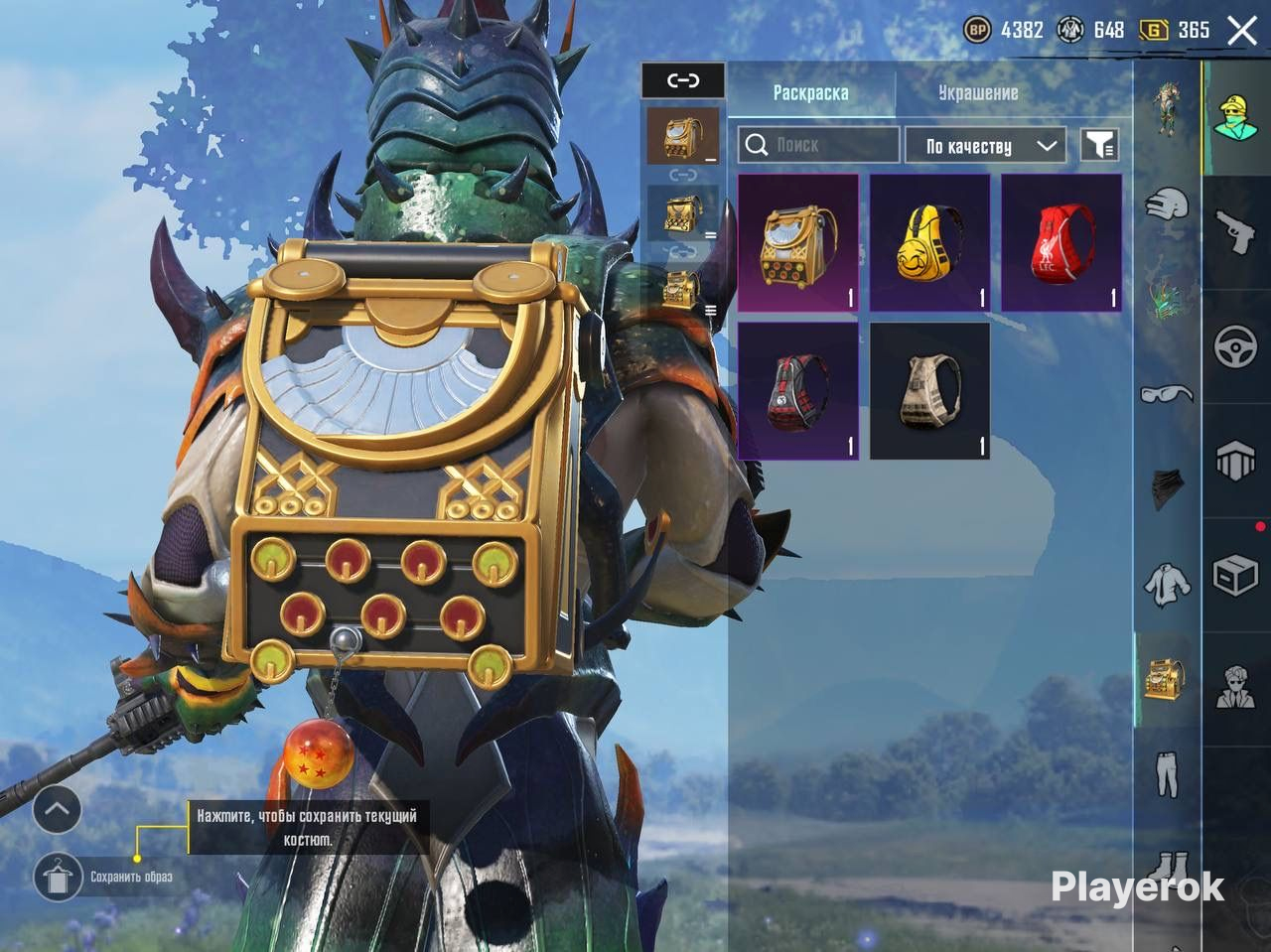1271x952 pixels.
Task: Open the helmet category
Action: pos(1167,204)
